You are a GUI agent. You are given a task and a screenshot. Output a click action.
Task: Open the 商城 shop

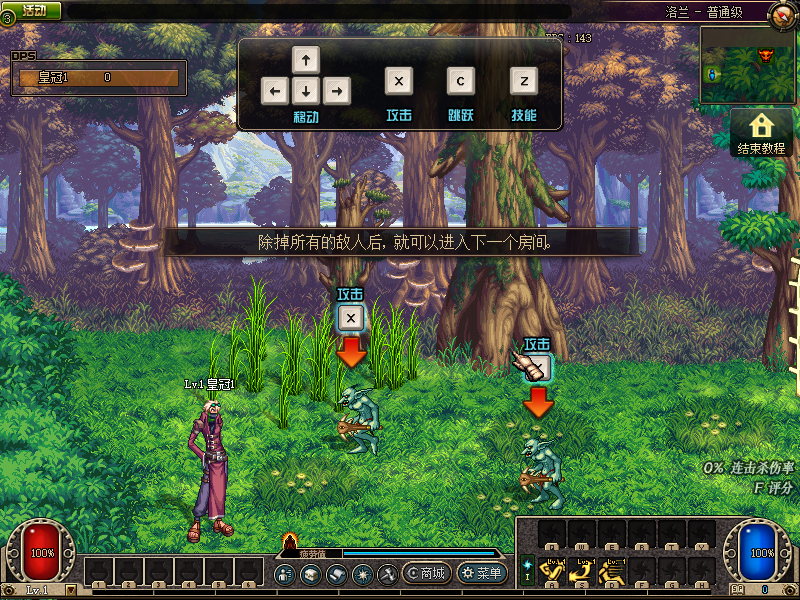425,573
